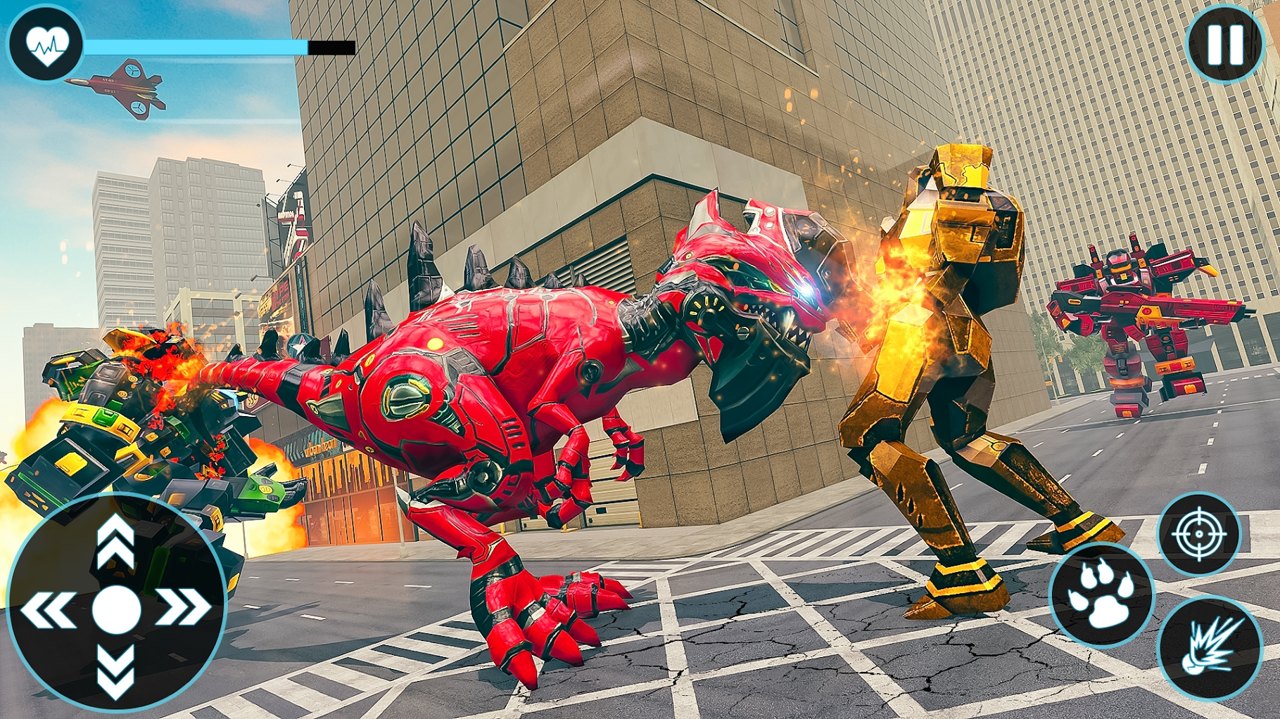Tap the crosshair aim button
The width and height of the screenshot is (1280, 719).
click(1198, 533)
